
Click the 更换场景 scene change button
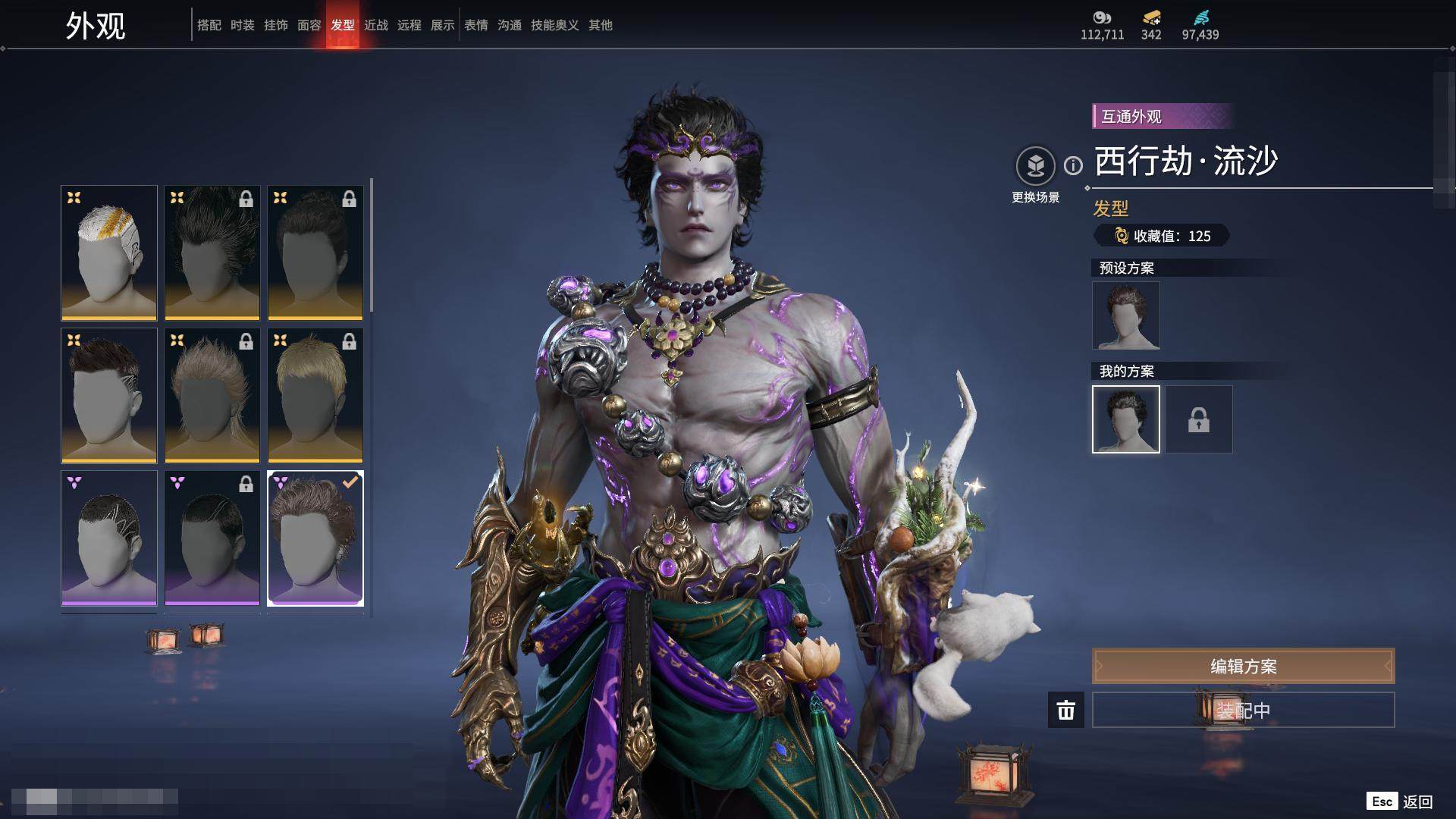1035,167
